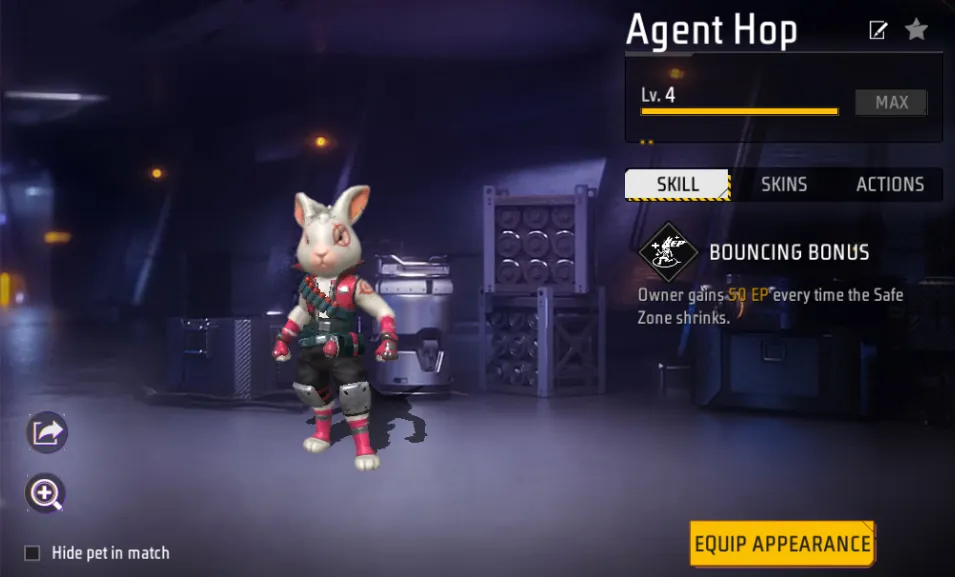Zoom in with the magnifier icon
The height and width of the screenshot is (577, 955).
coord(46,492)
